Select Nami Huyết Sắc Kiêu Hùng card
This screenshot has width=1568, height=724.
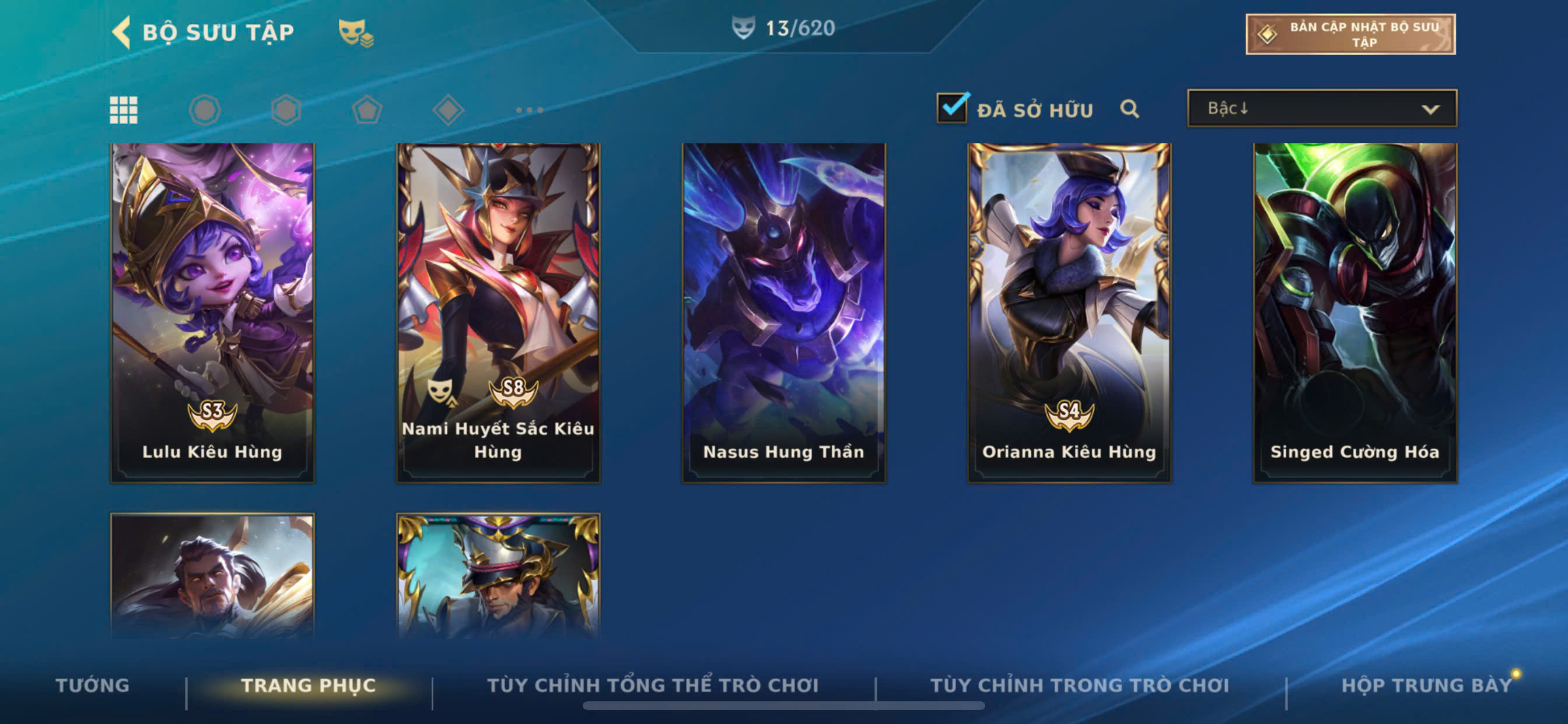tap(498, 312)
